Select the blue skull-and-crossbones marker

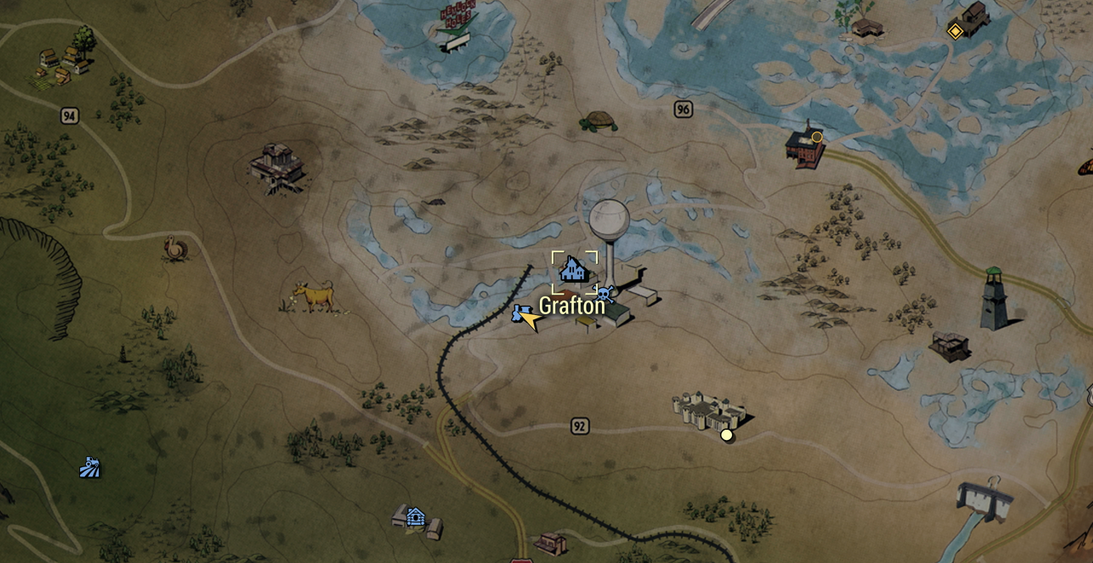click(x=602, y=294)
